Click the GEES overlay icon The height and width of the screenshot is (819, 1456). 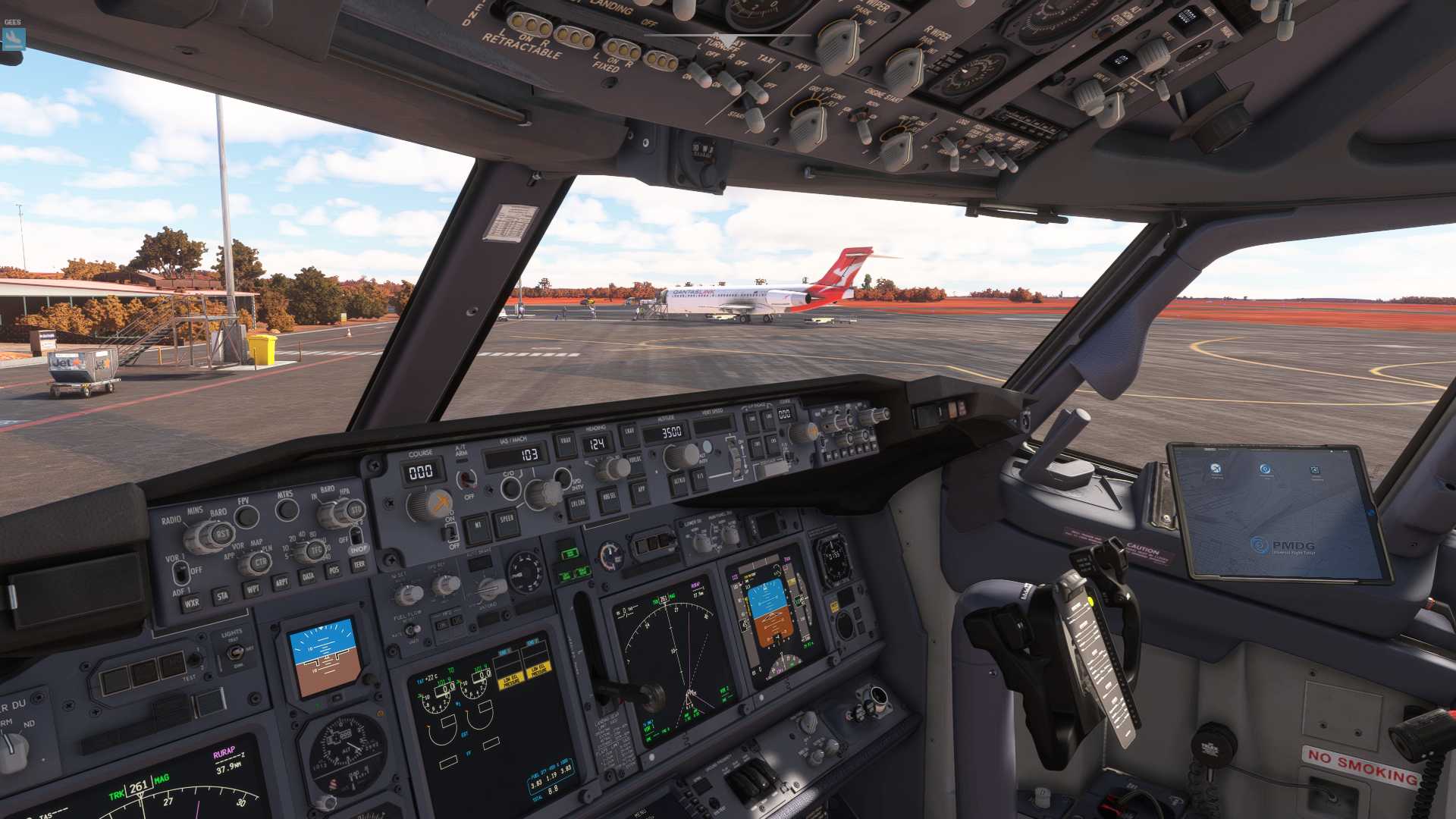click(13, 38)
